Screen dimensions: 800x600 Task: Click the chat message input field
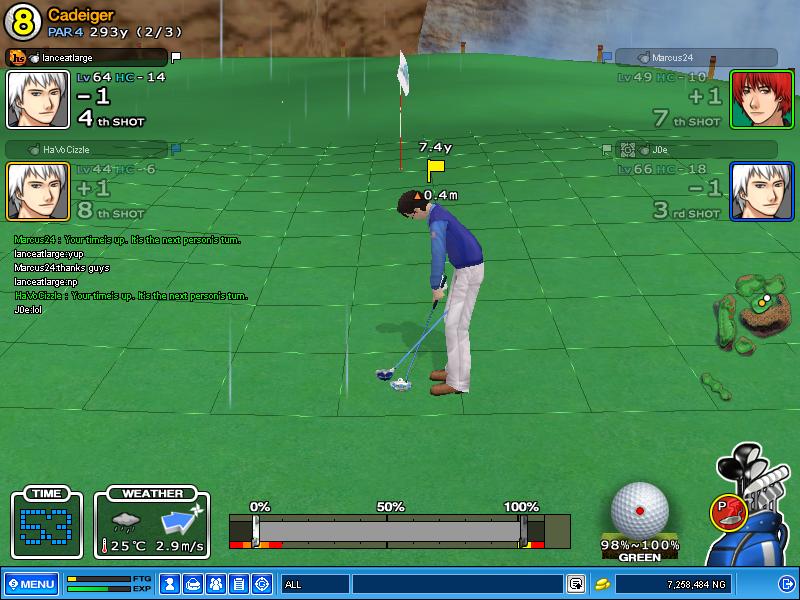point(457,584)
